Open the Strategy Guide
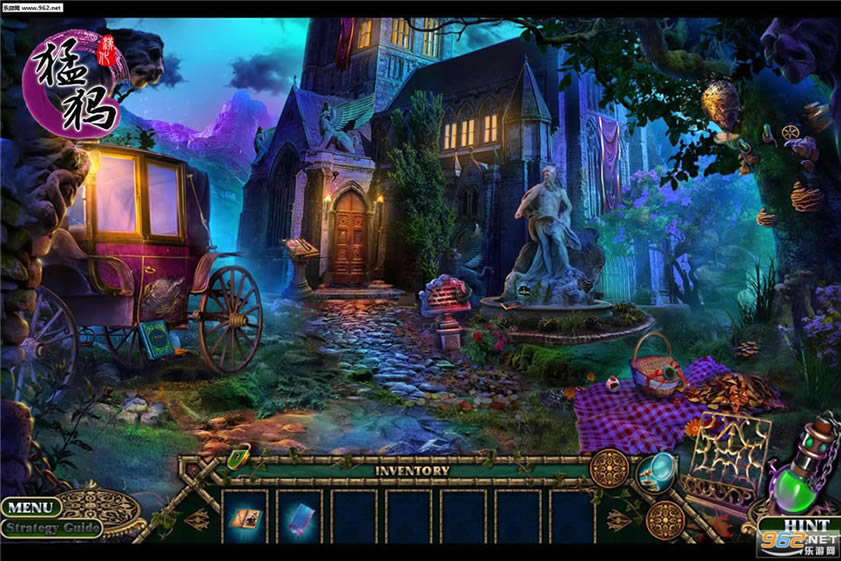This screenshot has height=561, width=841. point(51,528)
